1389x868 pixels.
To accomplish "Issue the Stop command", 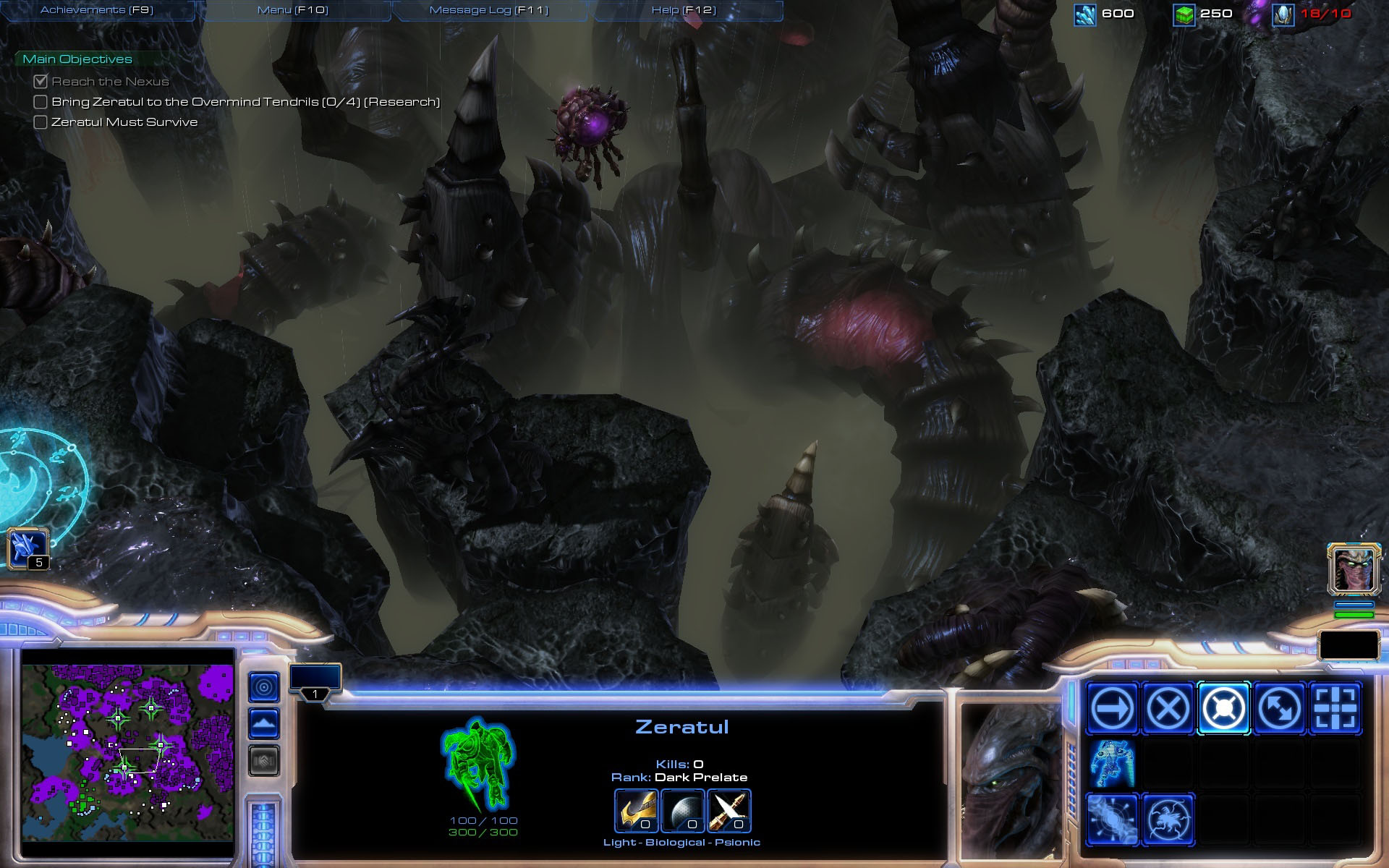I will point(1167,708).
